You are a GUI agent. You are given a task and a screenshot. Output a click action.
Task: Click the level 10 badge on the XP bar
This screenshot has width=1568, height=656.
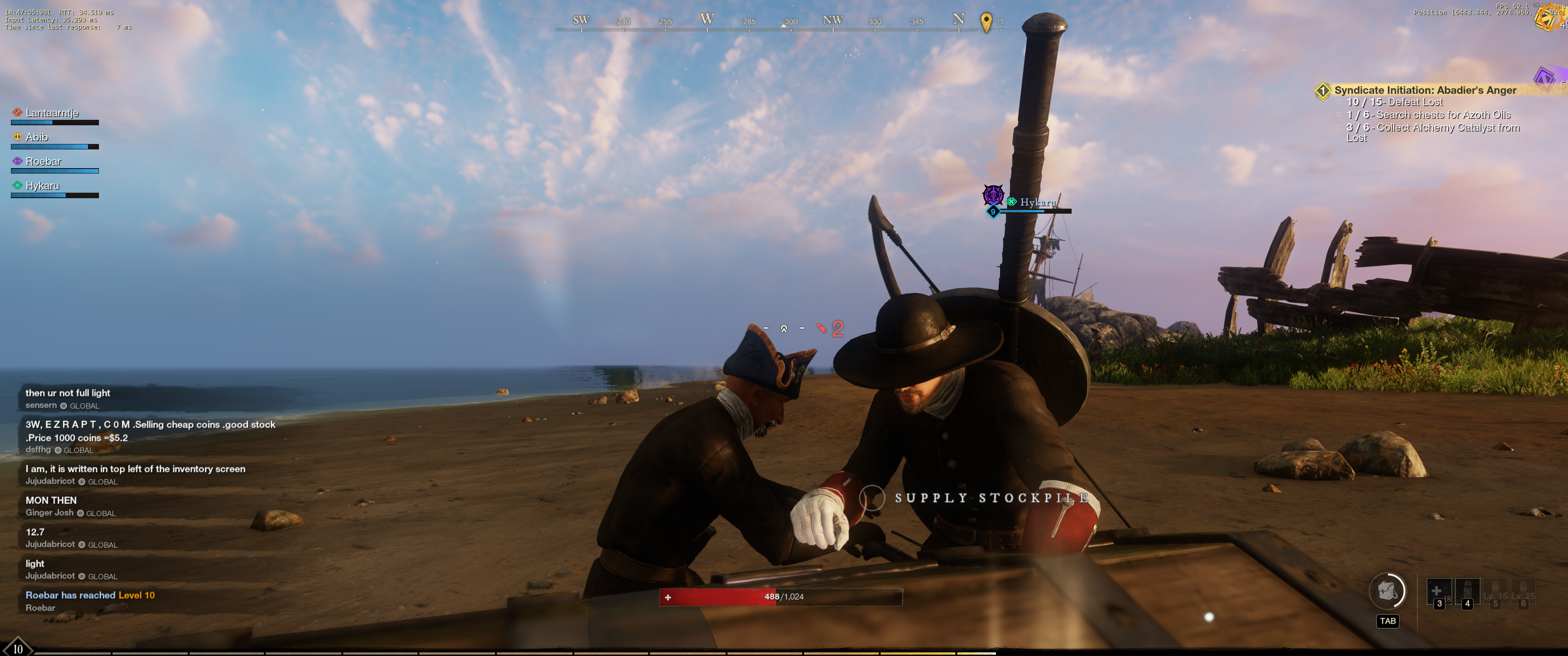click(x=18, y=649)
